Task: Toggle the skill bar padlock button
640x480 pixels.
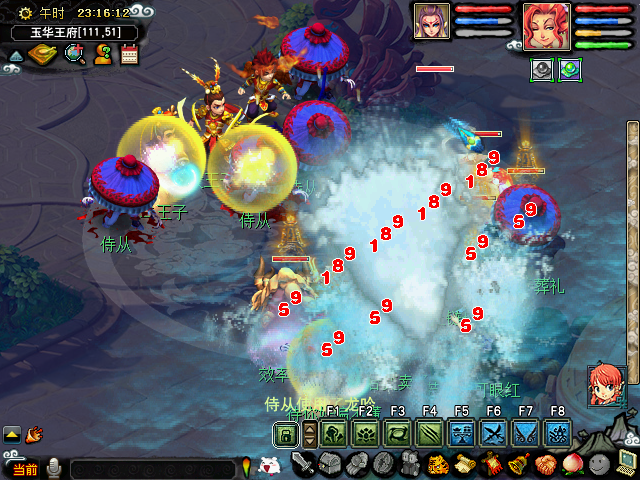Action: pyautogui.click(x=286, y=434)
